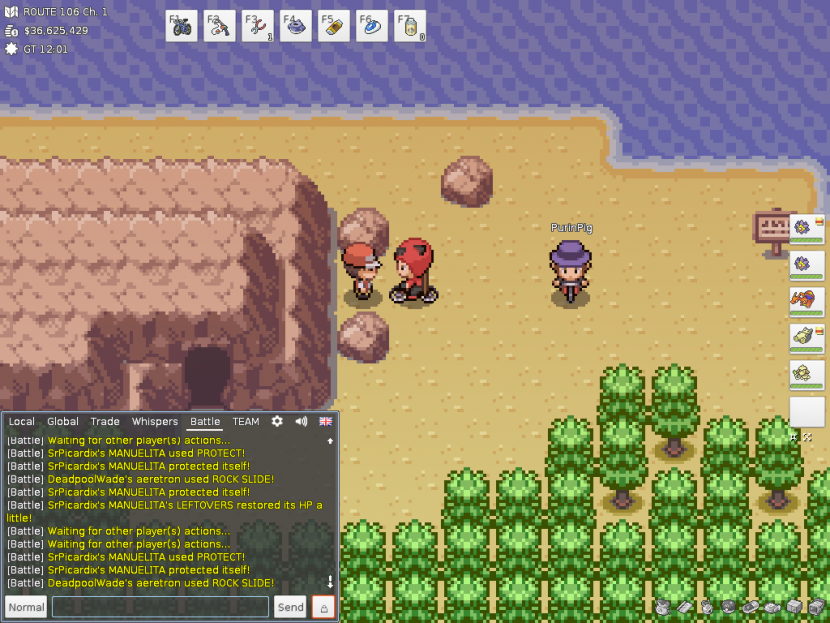
Task: Select the Battle chat tab
Action: (x=205, y=422)
